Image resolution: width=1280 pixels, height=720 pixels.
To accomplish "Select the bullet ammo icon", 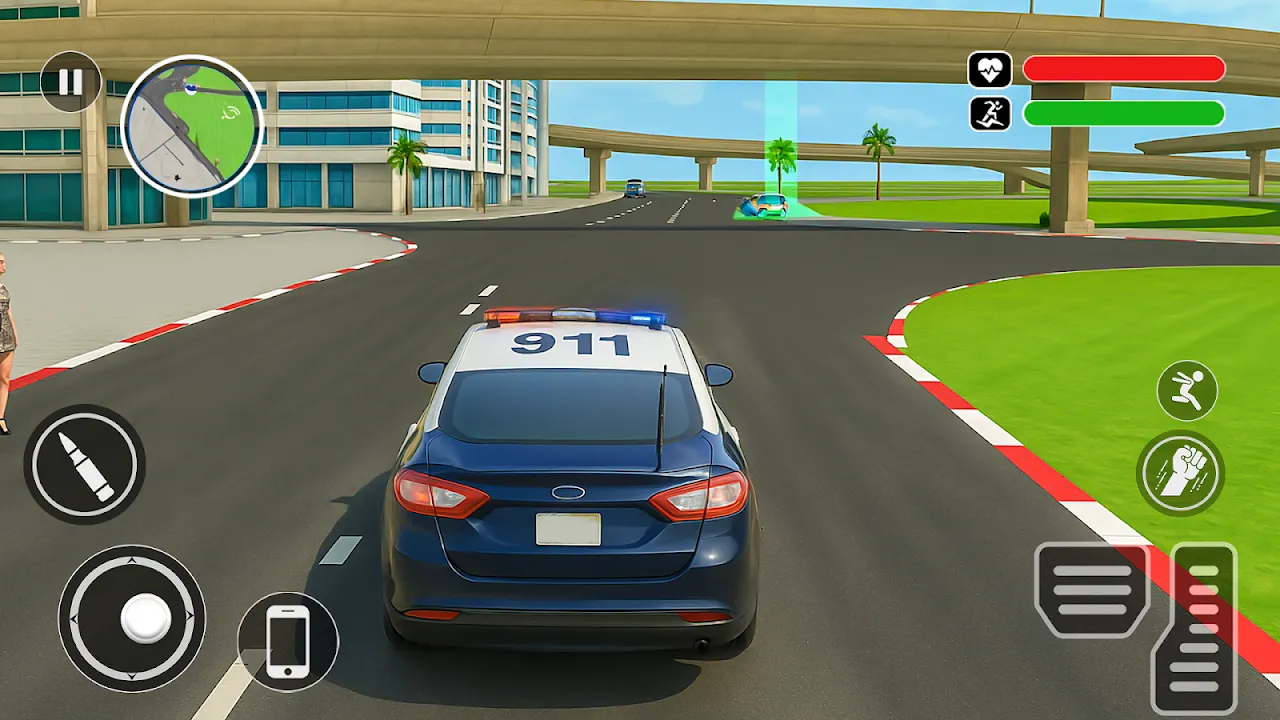I will click(x=85, y=465).
